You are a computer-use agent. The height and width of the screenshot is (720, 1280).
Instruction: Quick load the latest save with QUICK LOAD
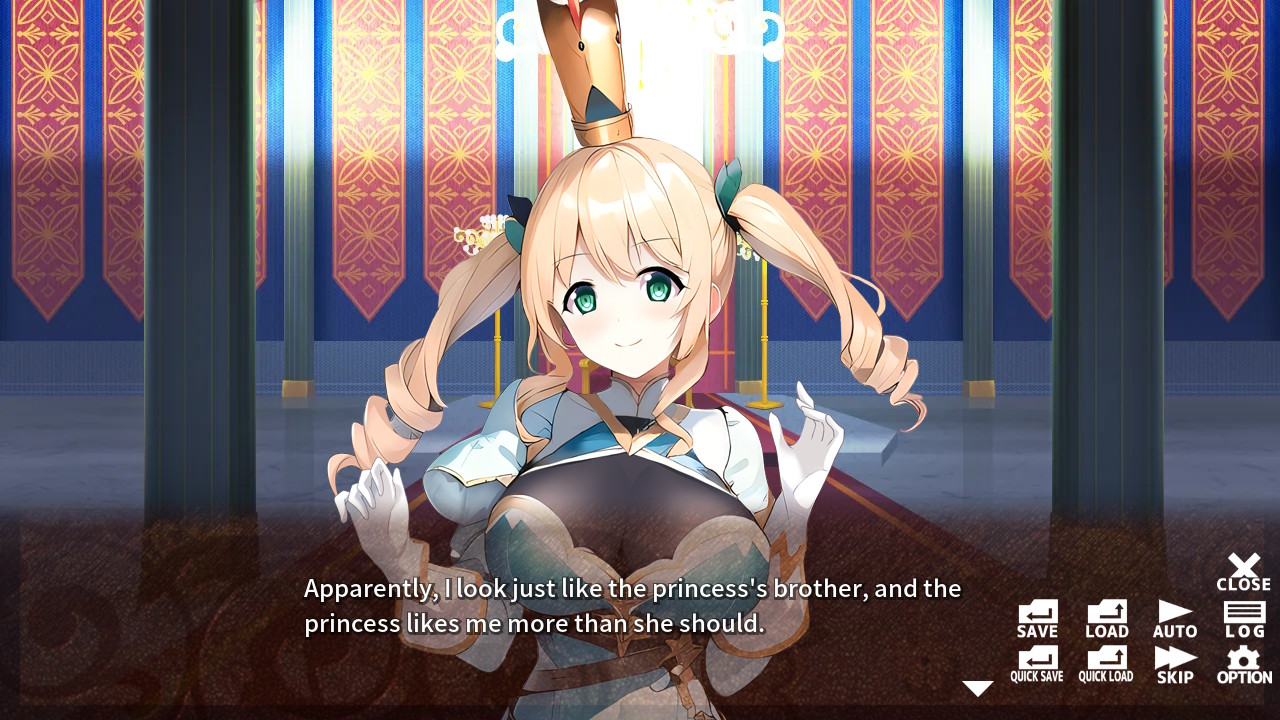pos(1105,663)
